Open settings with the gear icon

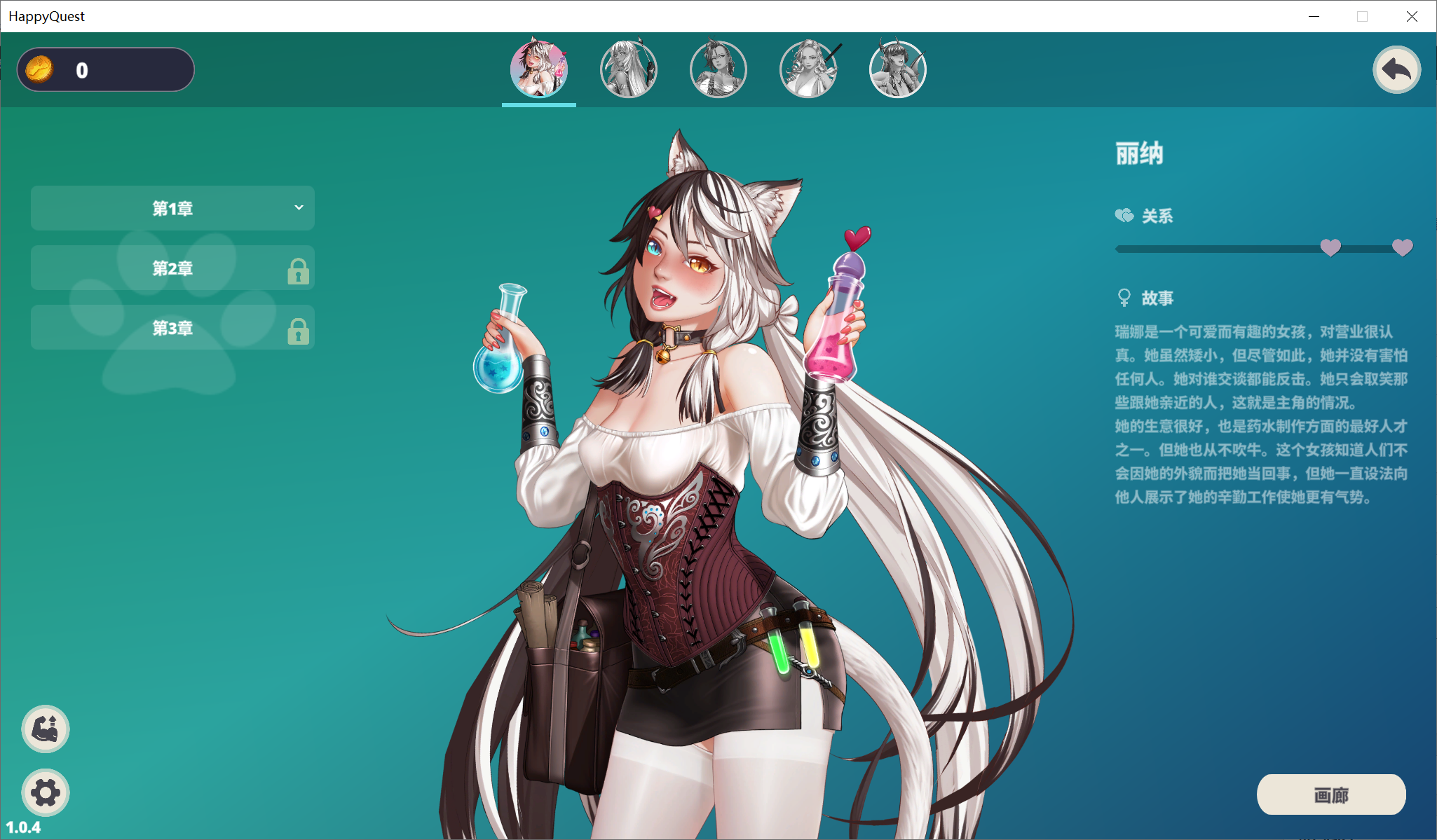(46, 792)
